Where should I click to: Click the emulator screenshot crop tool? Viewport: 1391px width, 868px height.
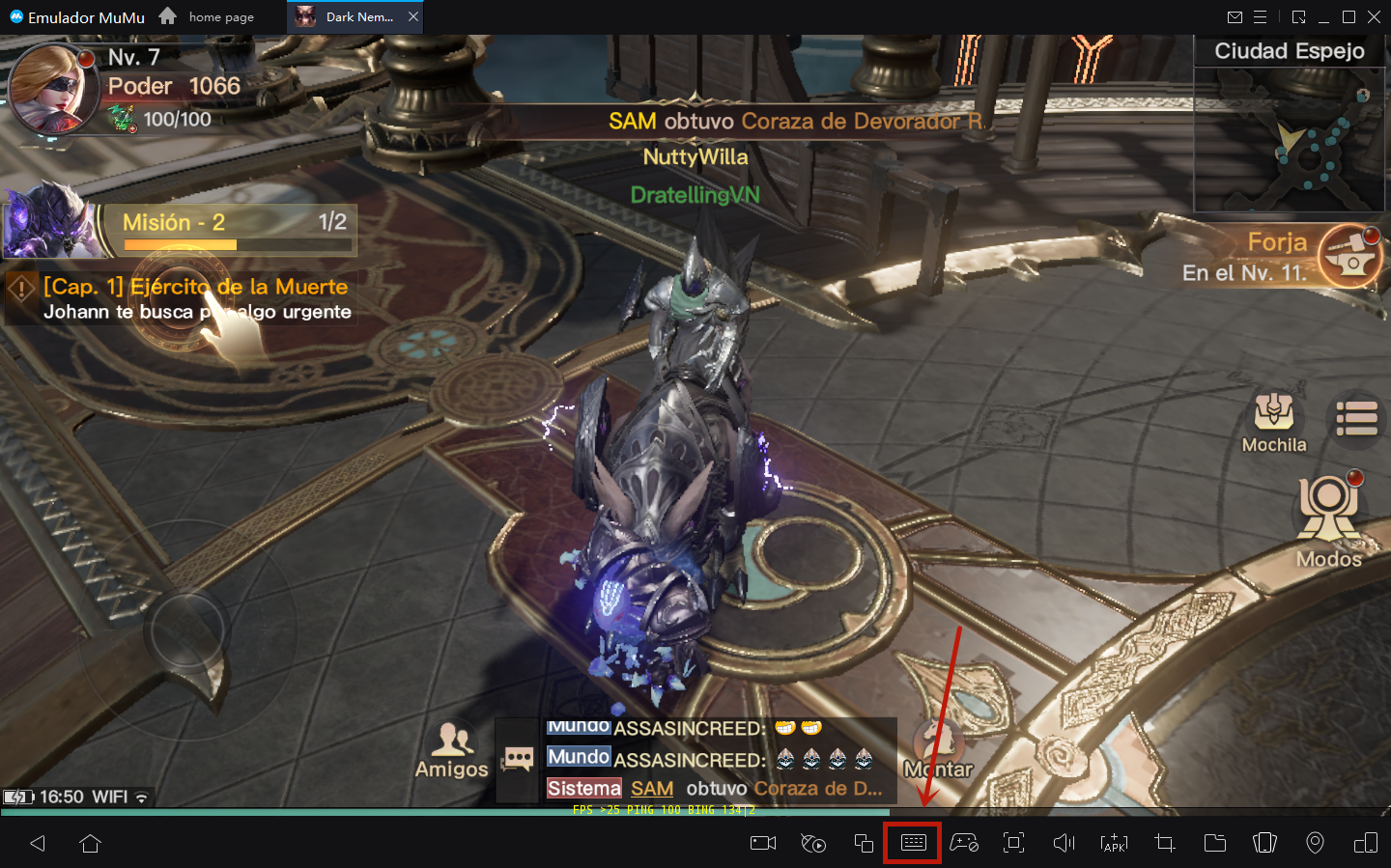(x=1165, y=843)
